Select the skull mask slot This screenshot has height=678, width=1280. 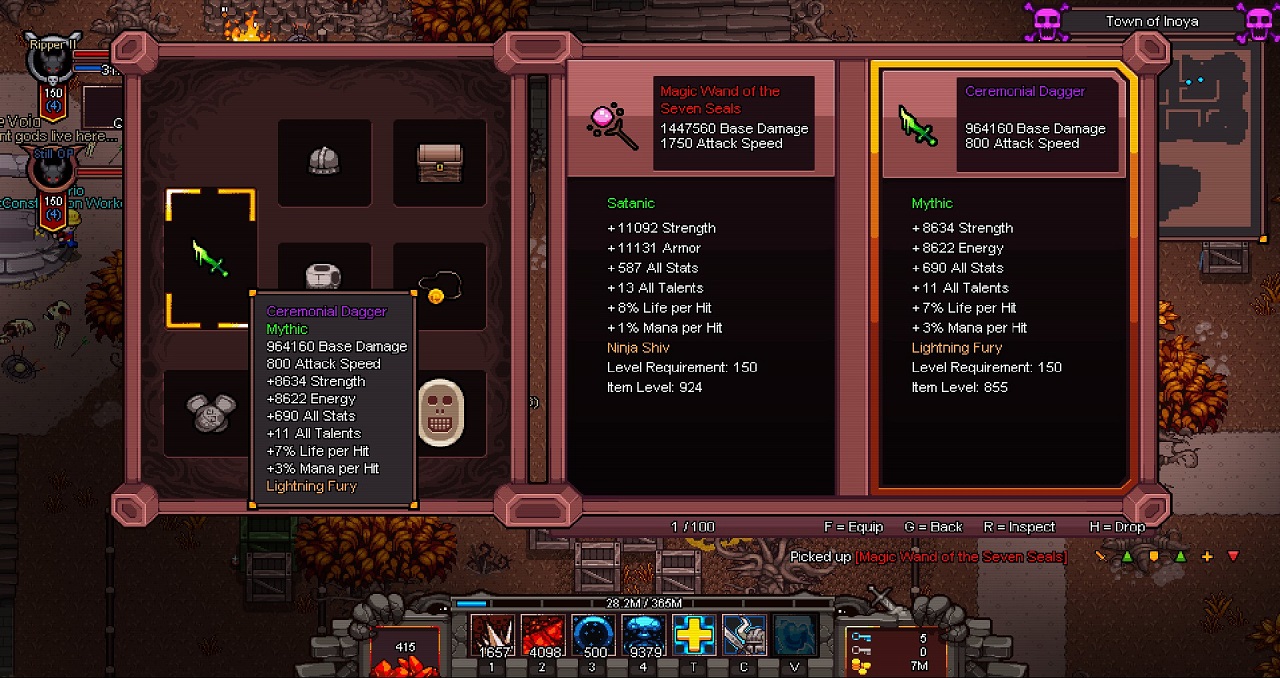tap(439, 412)
